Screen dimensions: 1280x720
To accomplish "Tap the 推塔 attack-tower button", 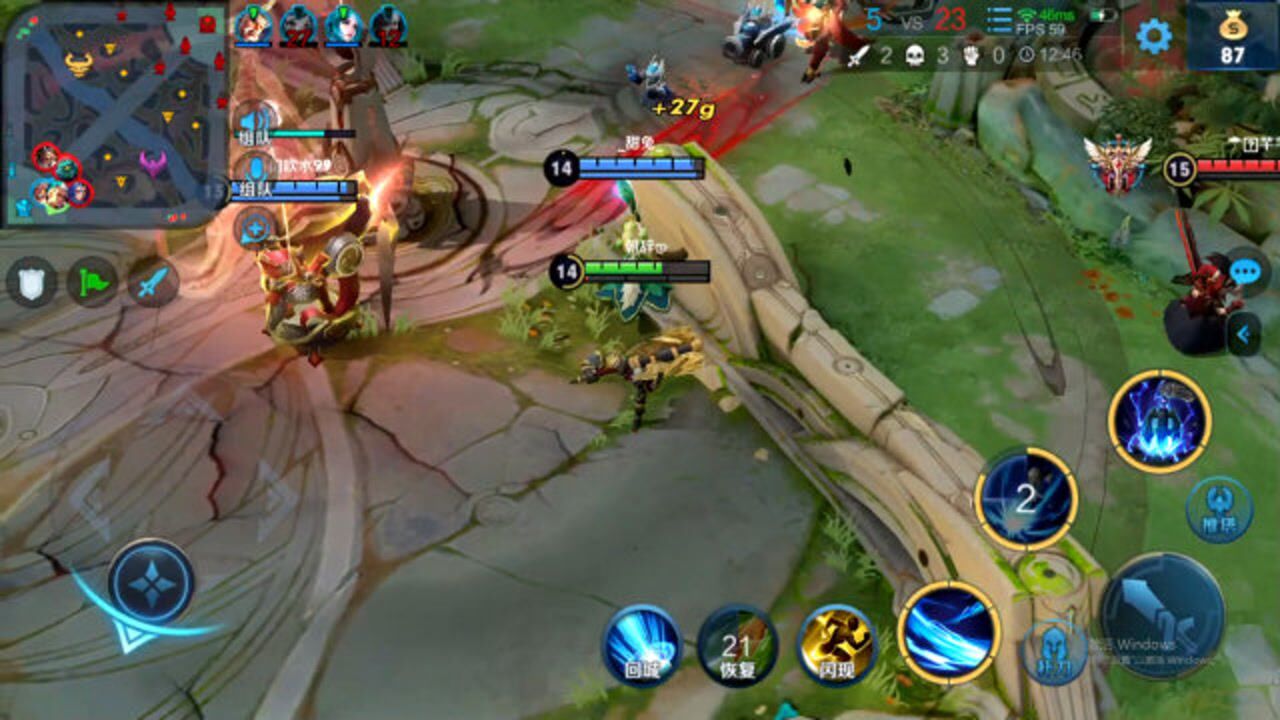I will (1219, 509).
